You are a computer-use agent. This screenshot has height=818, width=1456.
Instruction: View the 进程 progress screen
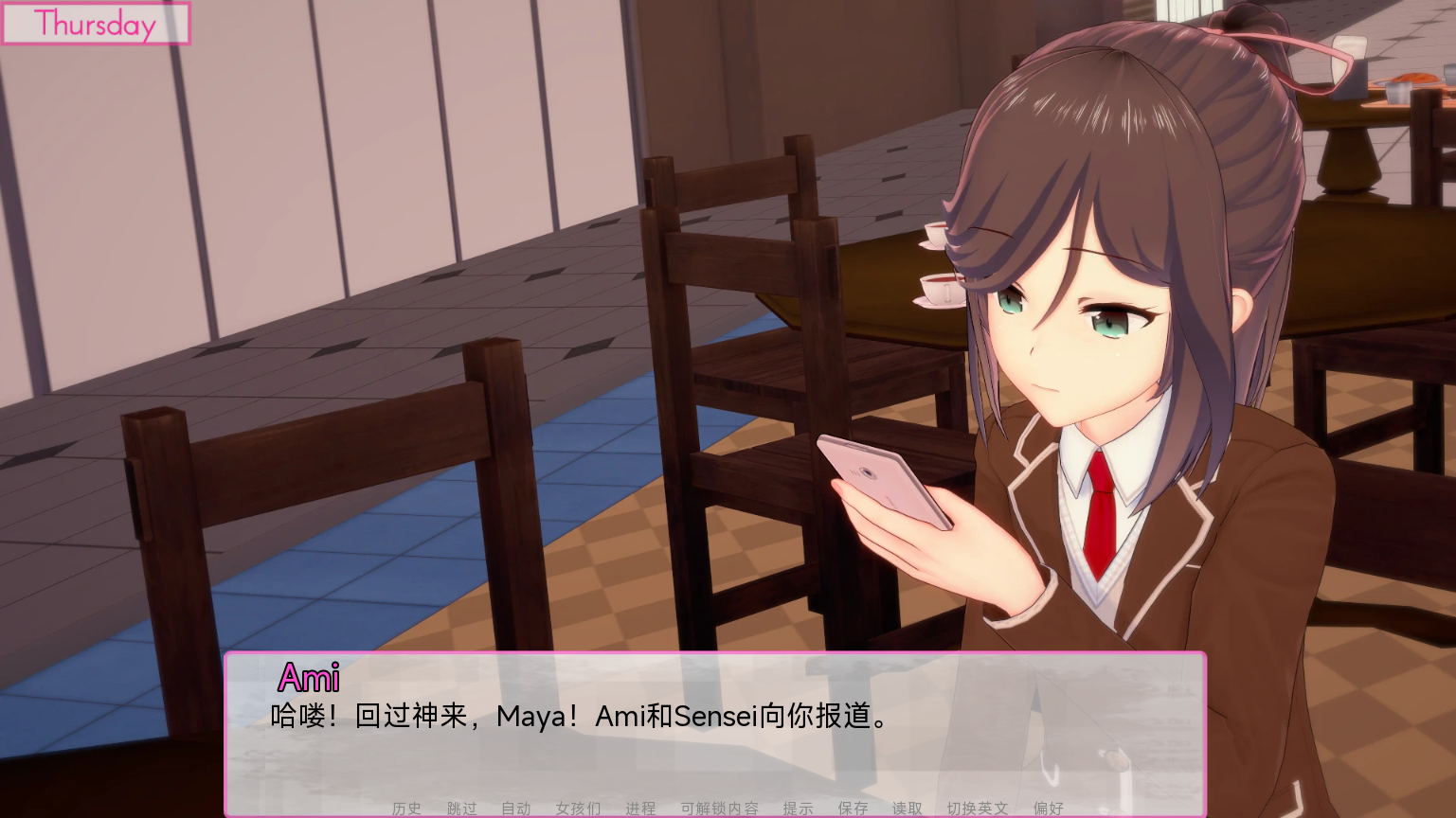[641, 808]
